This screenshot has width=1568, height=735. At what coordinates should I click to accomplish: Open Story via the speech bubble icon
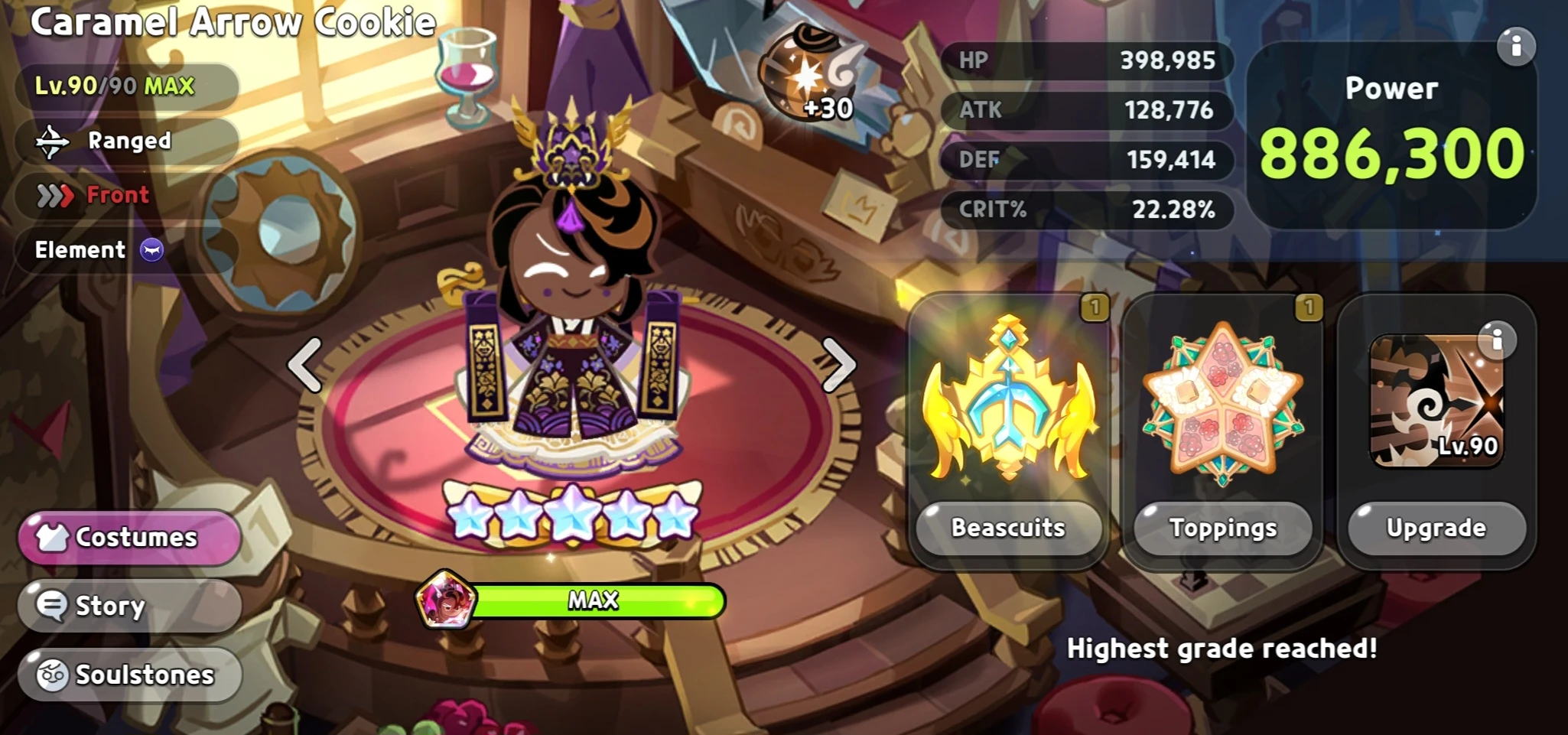coord(52,605)
